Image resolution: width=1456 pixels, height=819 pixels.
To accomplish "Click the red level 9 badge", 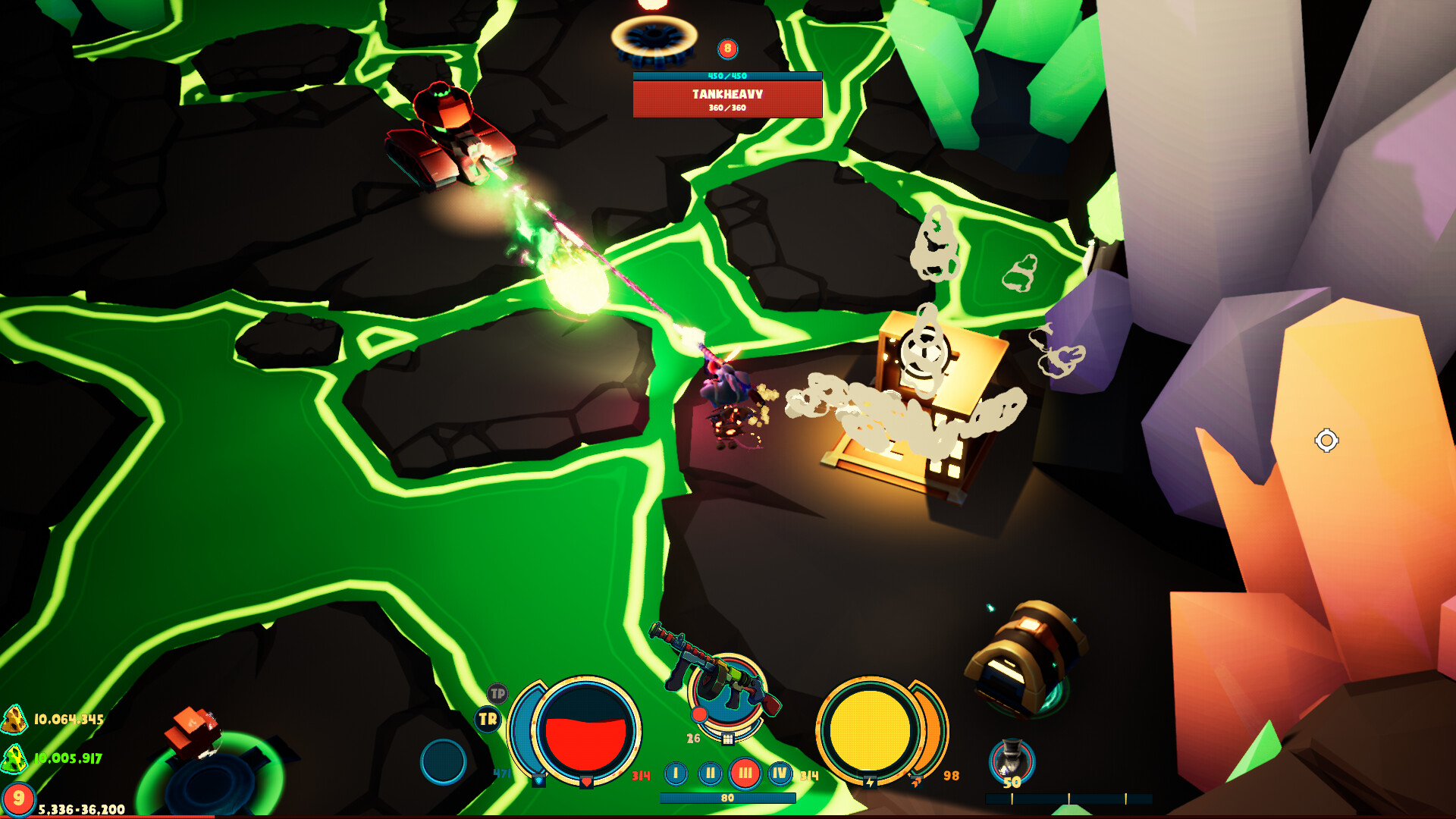I will point(20,795).
